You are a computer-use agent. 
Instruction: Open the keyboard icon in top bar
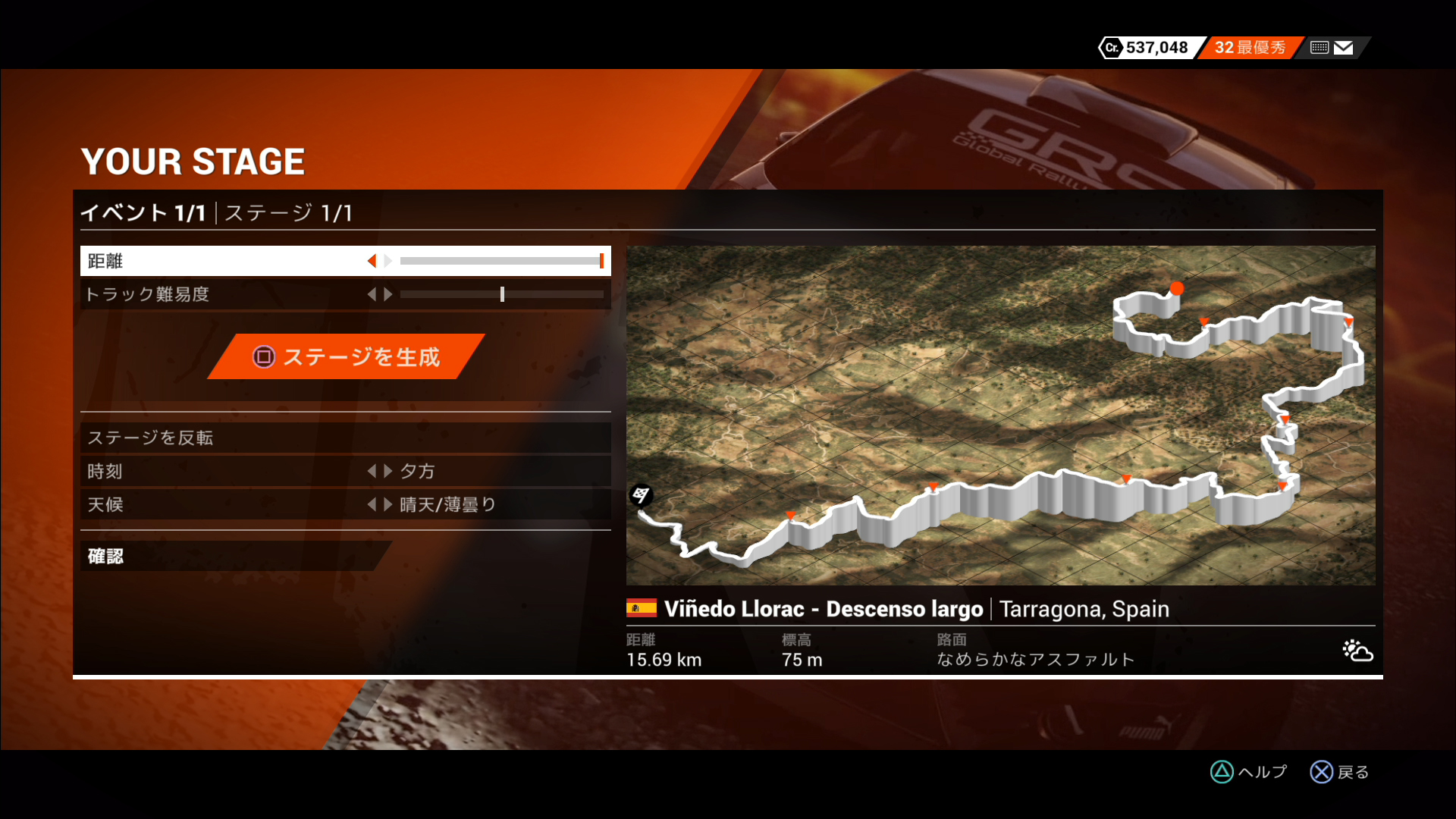(1319, 48)
